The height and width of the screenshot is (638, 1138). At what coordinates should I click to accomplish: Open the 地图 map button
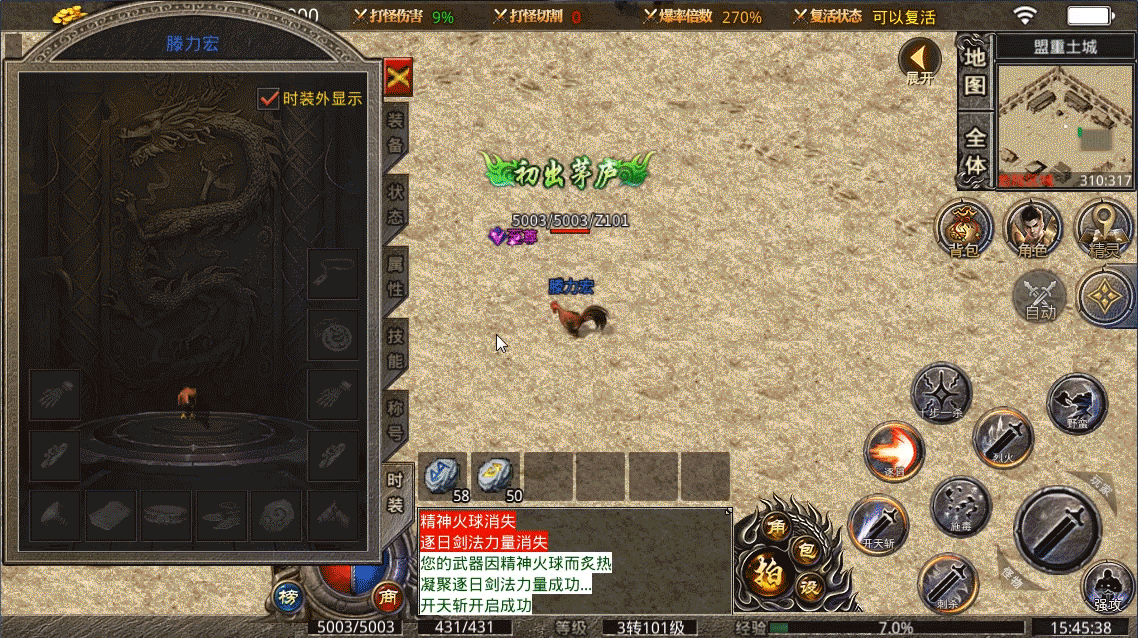click(x=974, y=71)
